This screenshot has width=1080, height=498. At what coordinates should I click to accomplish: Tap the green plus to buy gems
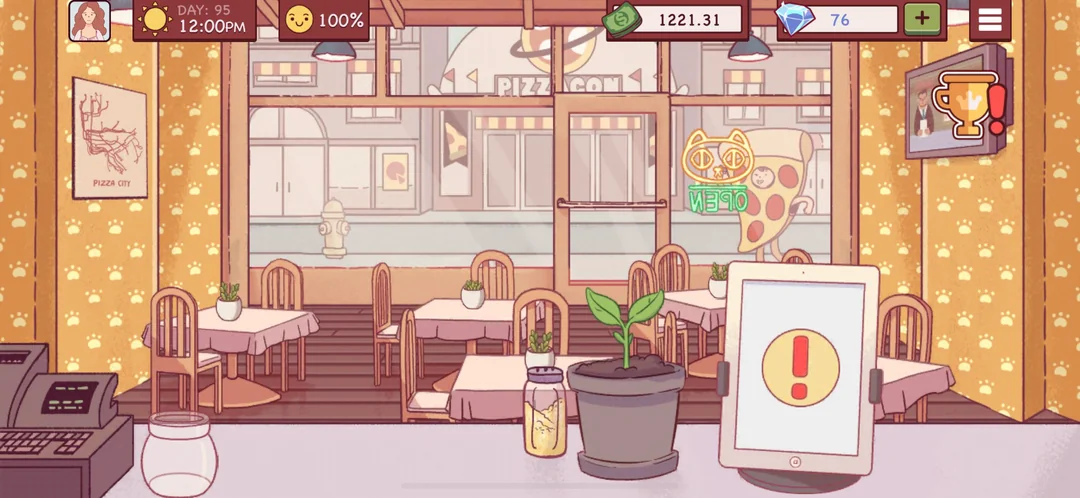(x=922, y=19)
